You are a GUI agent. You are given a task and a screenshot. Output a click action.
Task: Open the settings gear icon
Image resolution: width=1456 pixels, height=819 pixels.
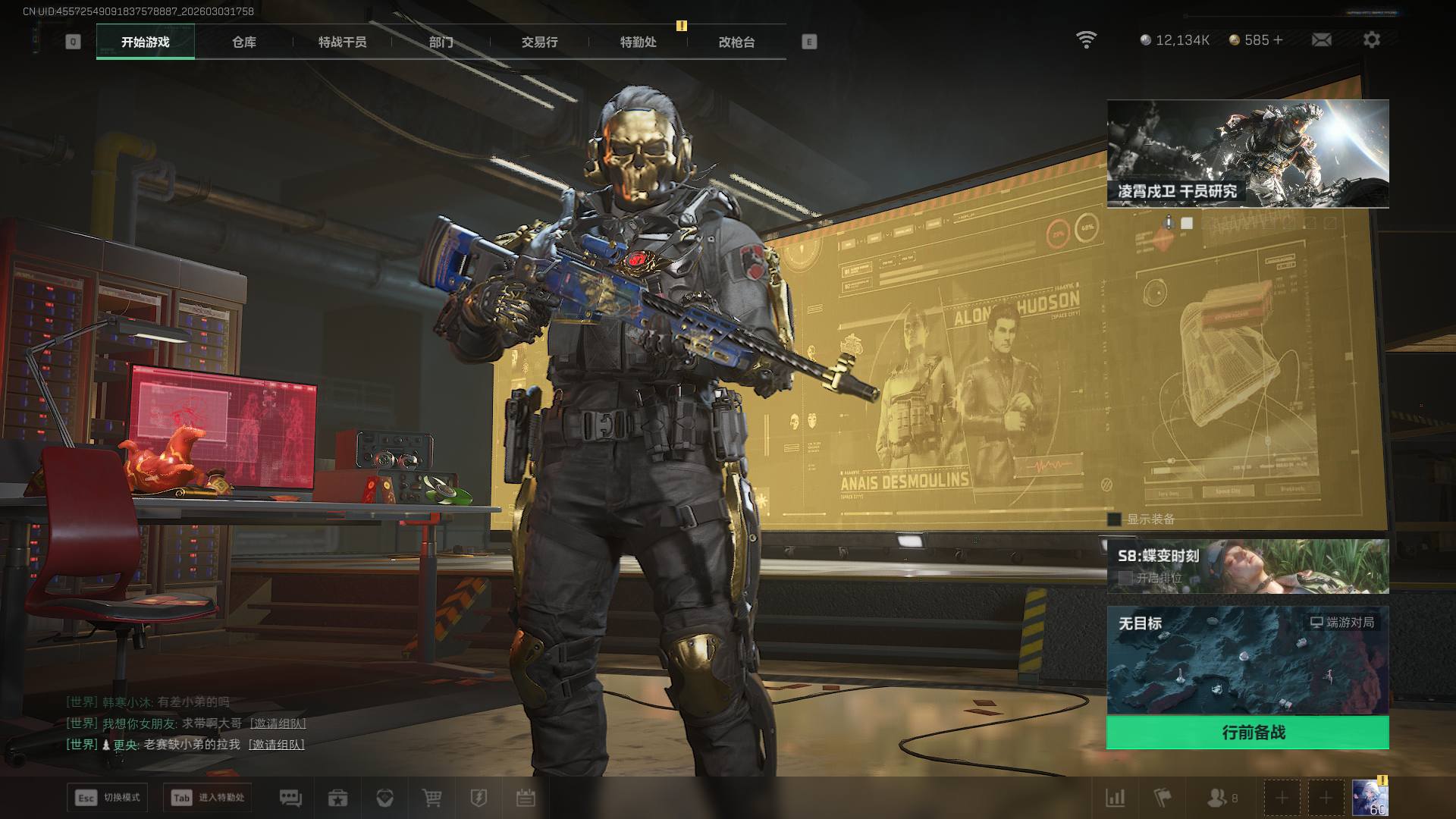point(1371,39)
